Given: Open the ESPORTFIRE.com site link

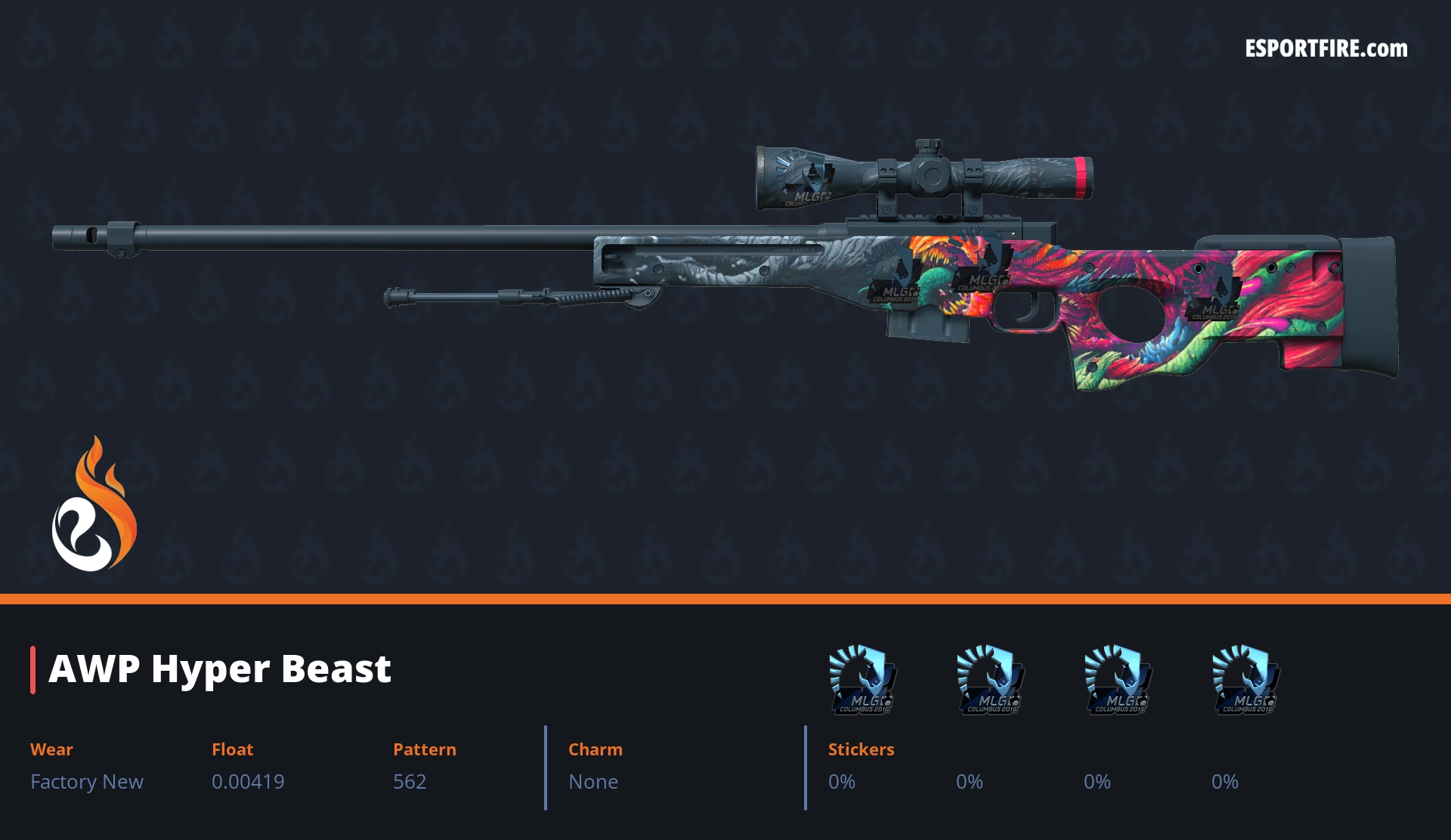Looking at the screenshot, I should click(1326, 49).
